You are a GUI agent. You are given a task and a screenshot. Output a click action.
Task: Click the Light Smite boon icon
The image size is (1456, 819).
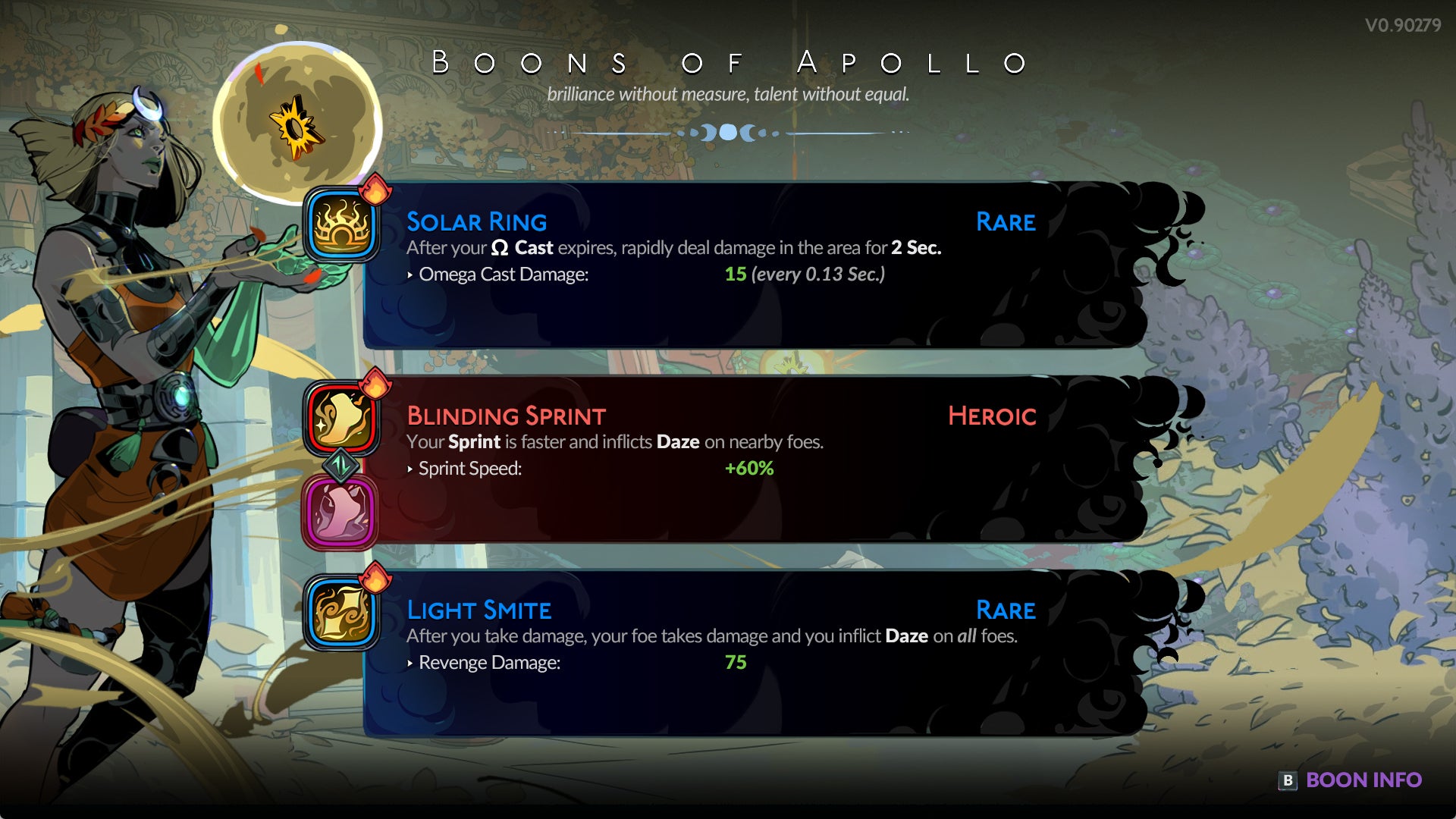[342, 613]
